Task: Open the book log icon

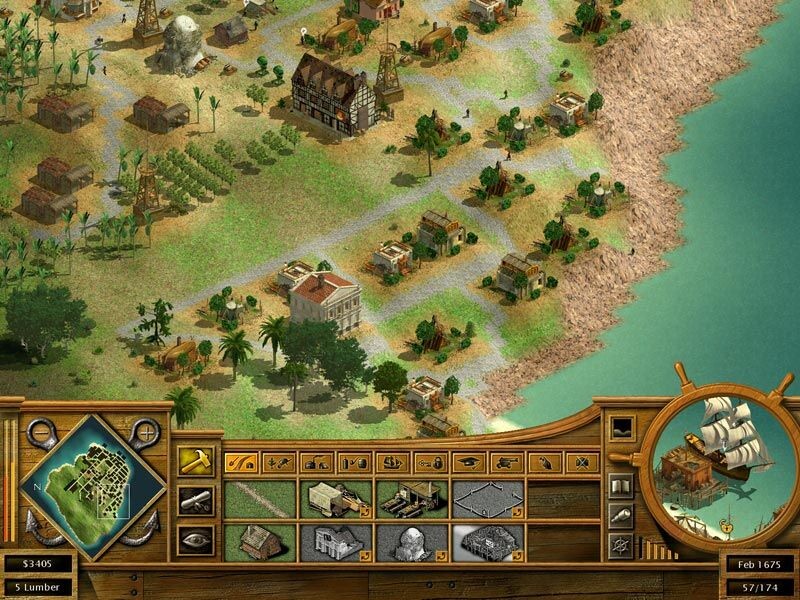Action: (620, 487)
